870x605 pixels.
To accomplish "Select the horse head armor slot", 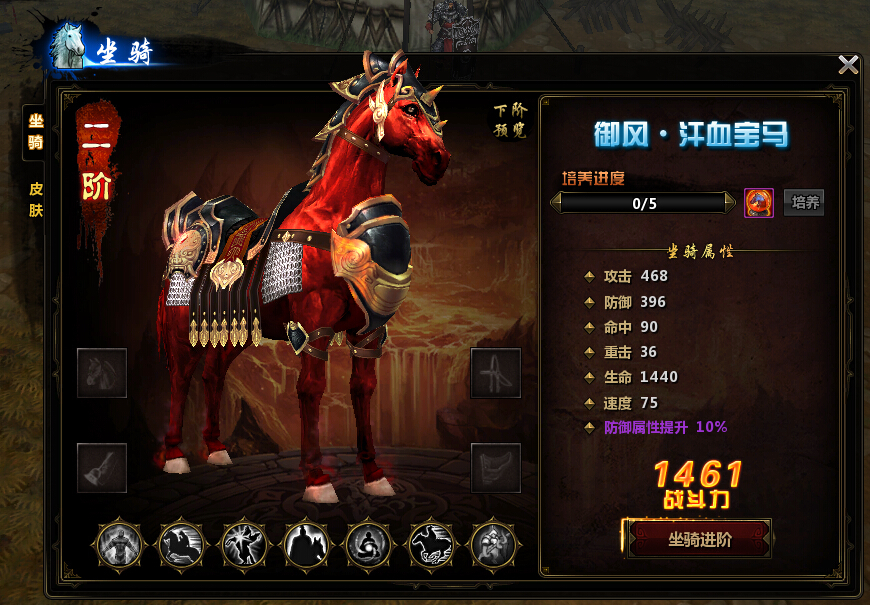I will pos(102,373).
